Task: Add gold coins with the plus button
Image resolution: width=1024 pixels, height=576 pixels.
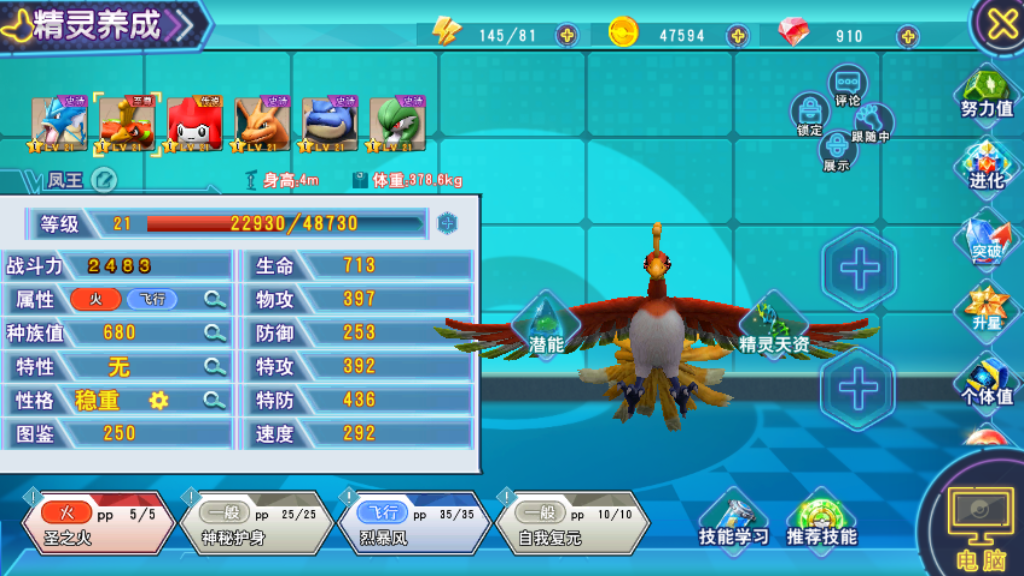Action: pyautogui.click(x=738, y=36)
